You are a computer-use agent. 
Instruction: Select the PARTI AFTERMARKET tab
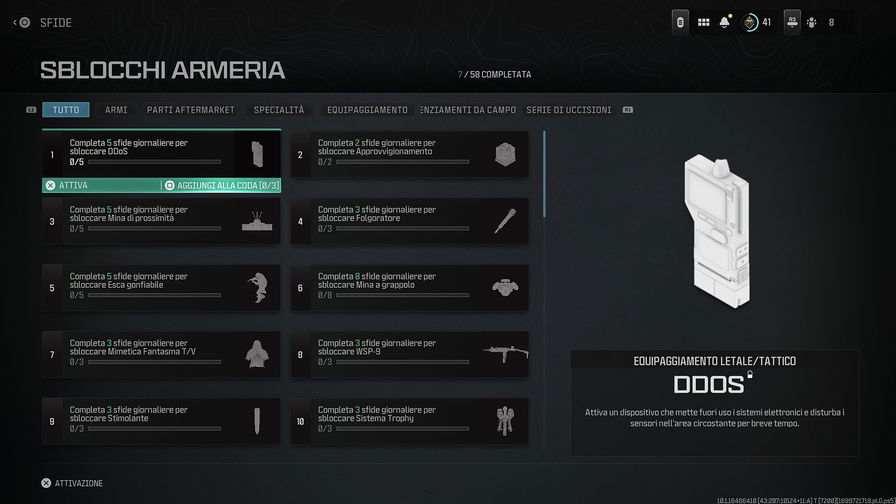tap(190, 110)
